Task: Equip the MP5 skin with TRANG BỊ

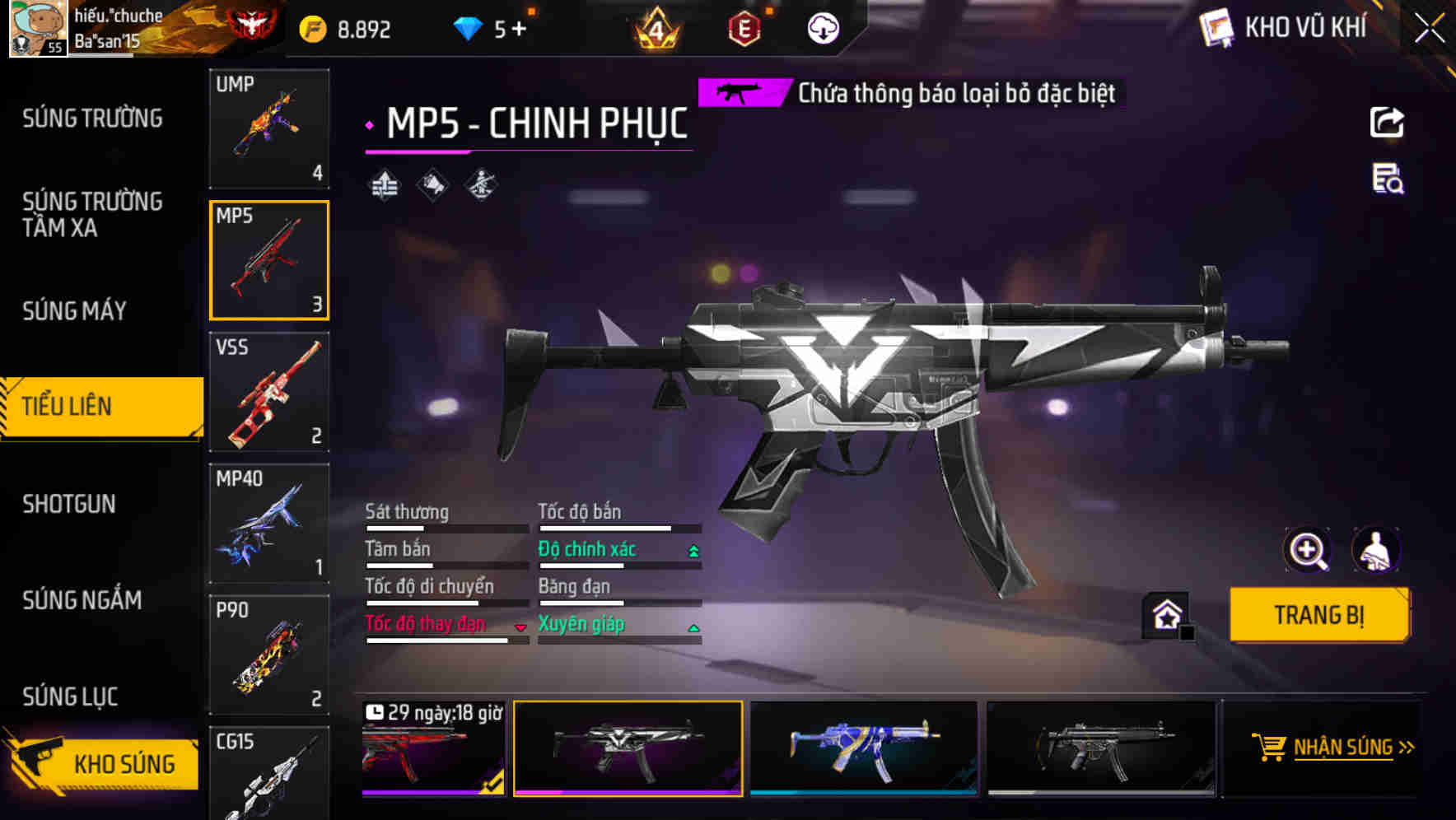Action: point(1318,615)
